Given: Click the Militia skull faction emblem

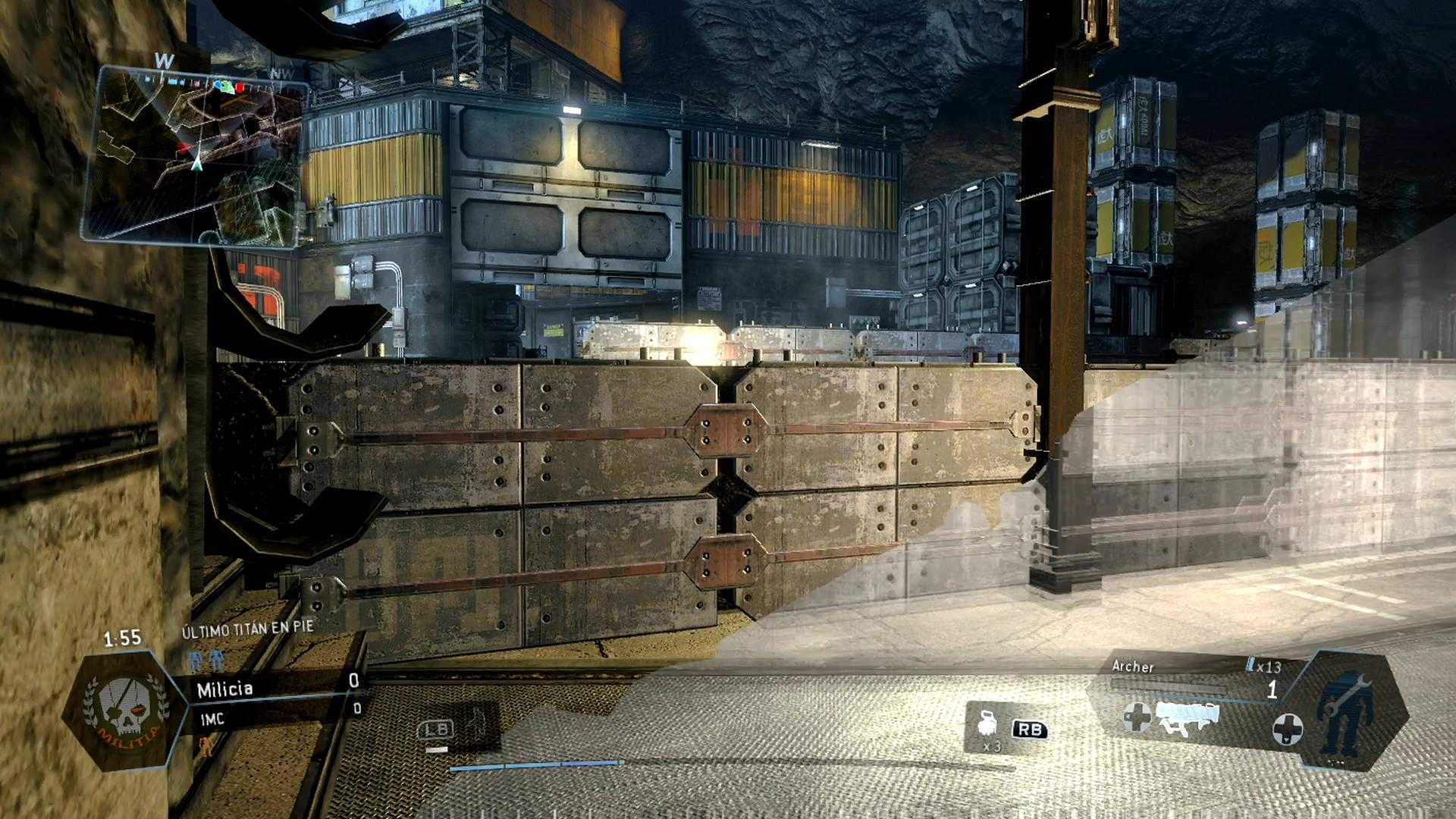Looking at the screenshot, I should click(x=125, y=711).
